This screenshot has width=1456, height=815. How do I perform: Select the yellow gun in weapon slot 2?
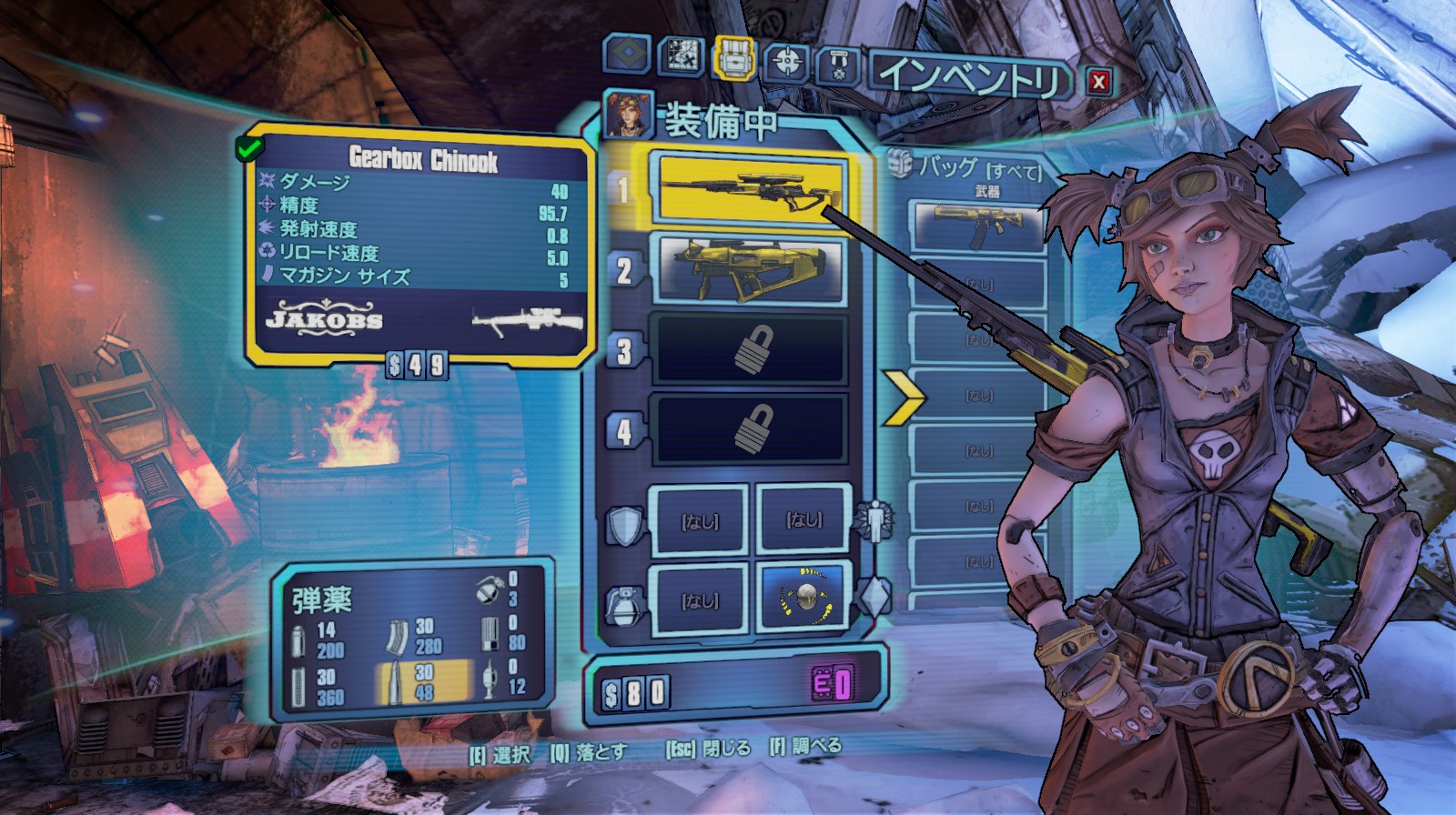(x=750, y=270)
